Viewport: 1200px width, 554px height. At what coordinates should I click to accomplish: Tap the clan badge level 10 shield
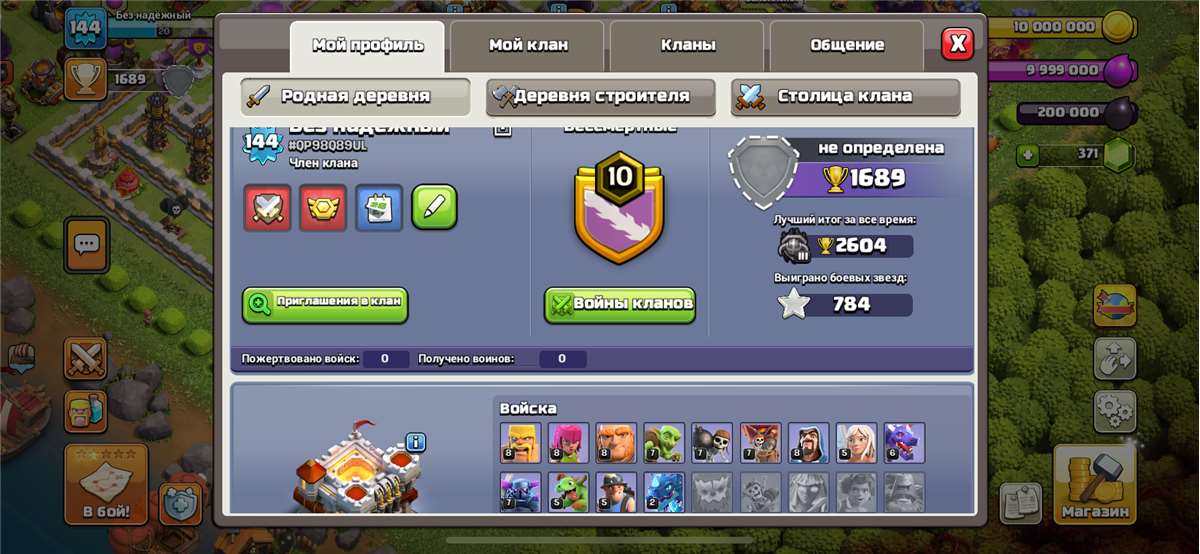click(620, 207)
